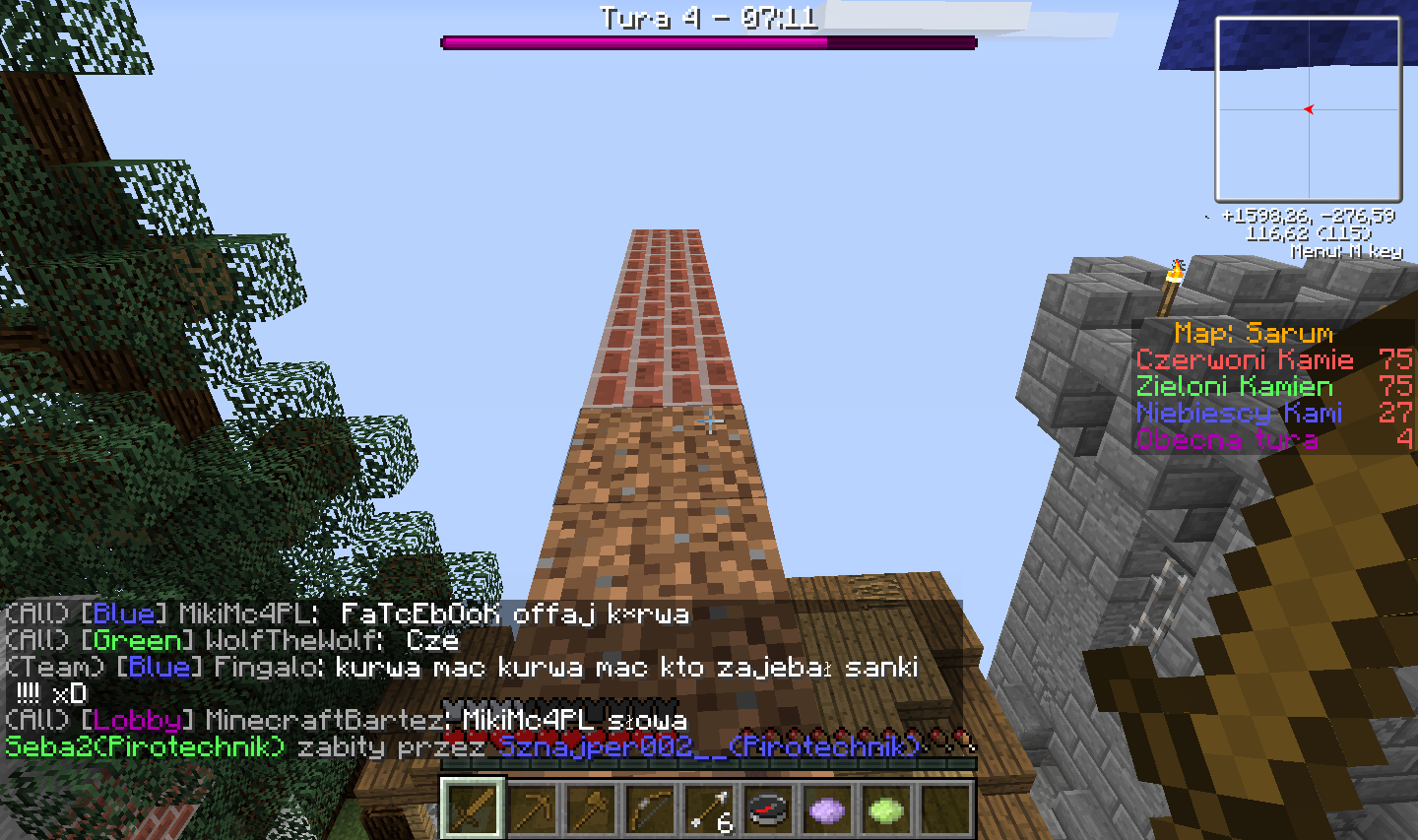Choose the wooden axe in the hotbar
Image resolution: width=1418 pixels, height=840 pixels.
click(x=592, y=809)
